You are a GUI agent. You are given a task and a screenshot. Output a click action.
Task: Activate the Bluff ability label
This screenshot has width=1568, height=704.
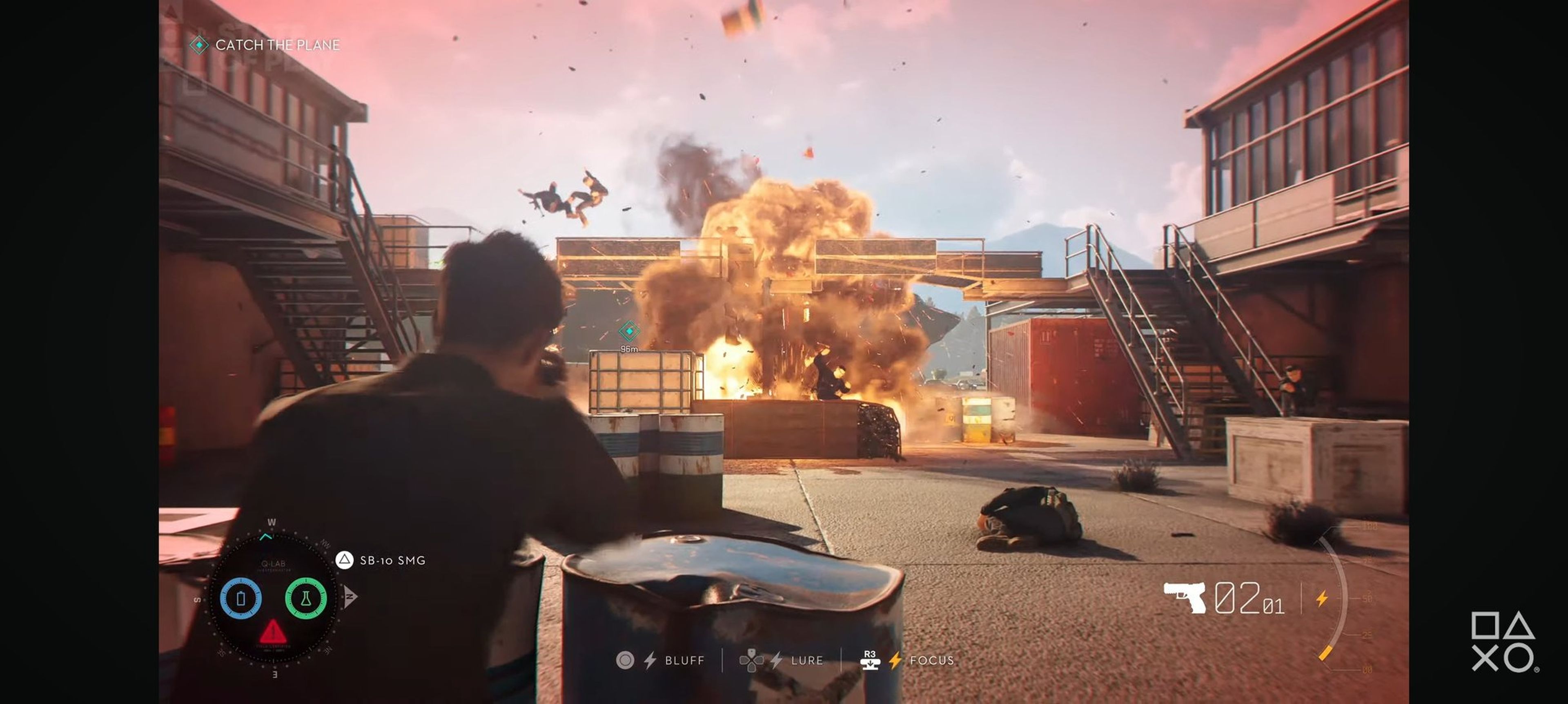(684, 660)
